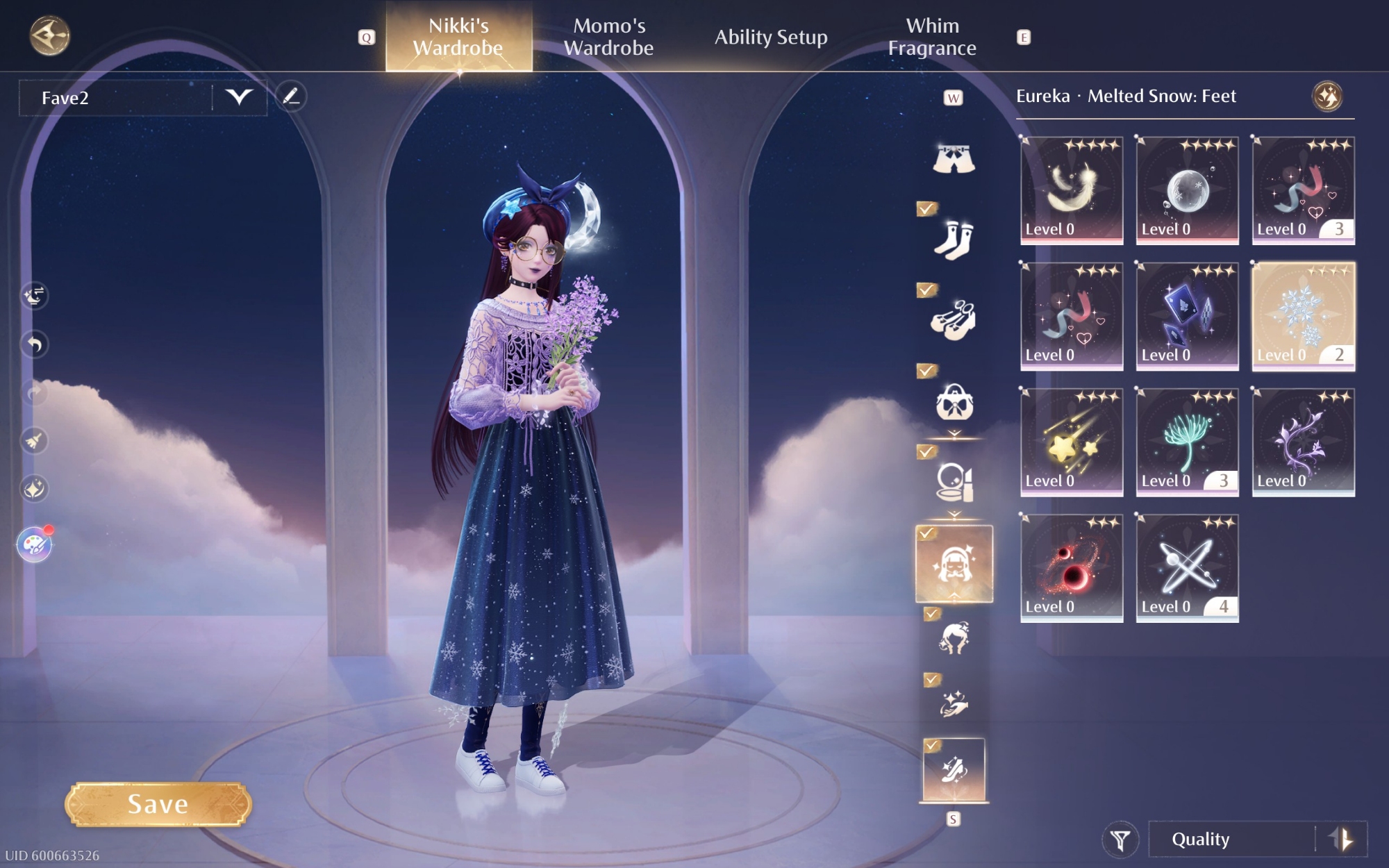Image resolution: width=1389 pixels, height=868 pixels.
Task: Select the socks category
Action: pos(954,240)
